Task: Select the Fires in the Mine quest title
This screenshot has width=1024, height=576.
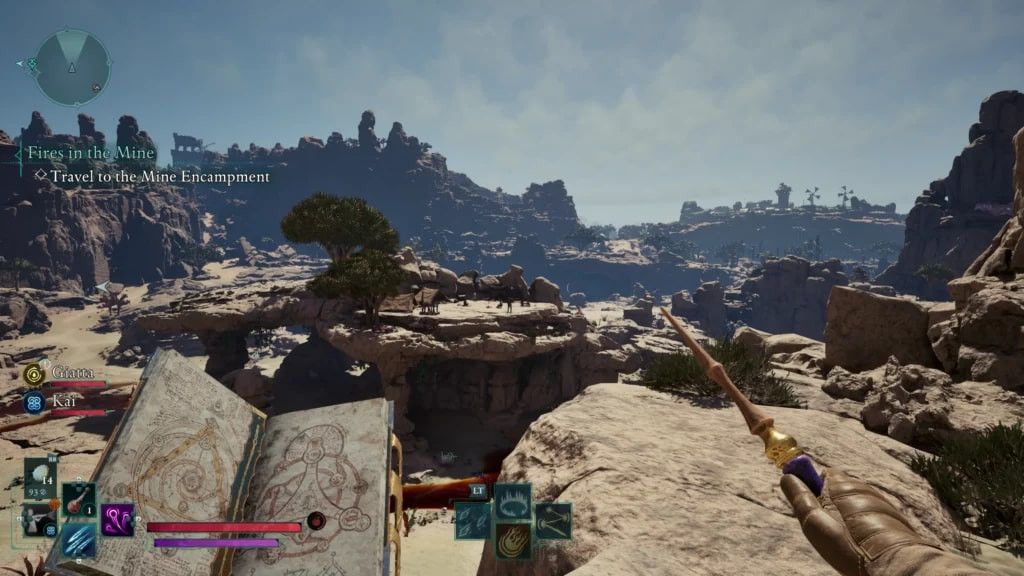Action: (x=91, y=153)
